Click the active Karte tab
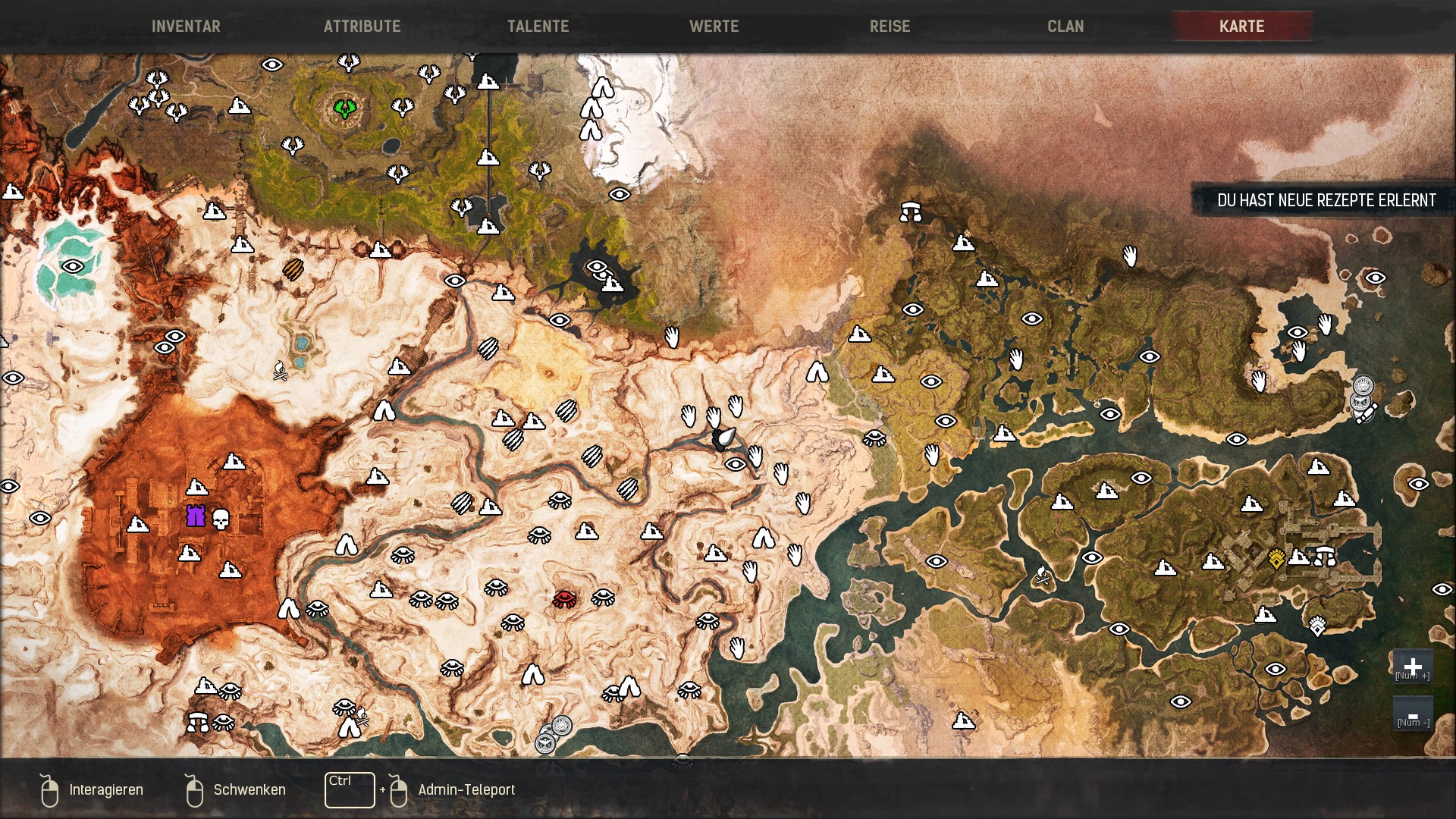The width and height of the screenshot is (1456, 819). point(1241,27)
